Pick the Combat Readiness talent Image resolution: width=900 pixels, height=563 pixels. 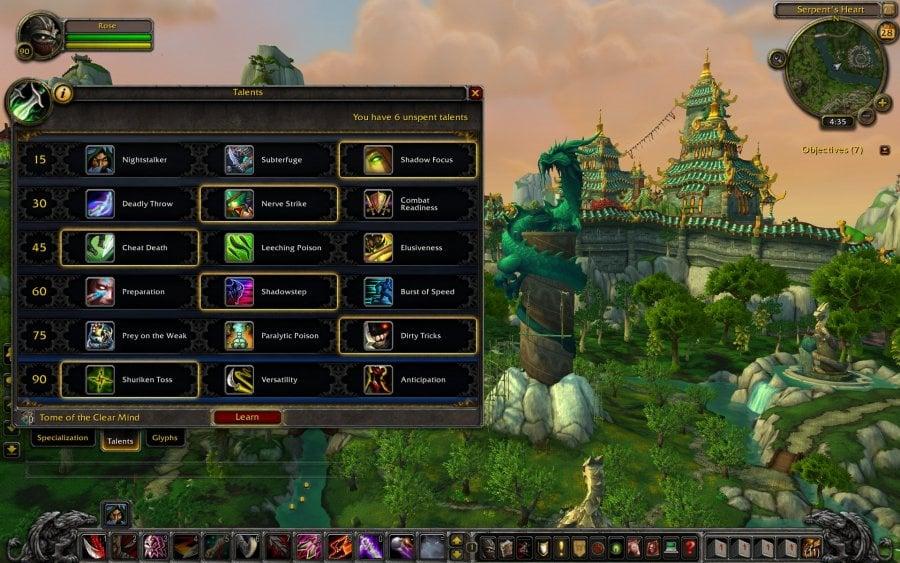pyautogui.click(x=408, y=204)
